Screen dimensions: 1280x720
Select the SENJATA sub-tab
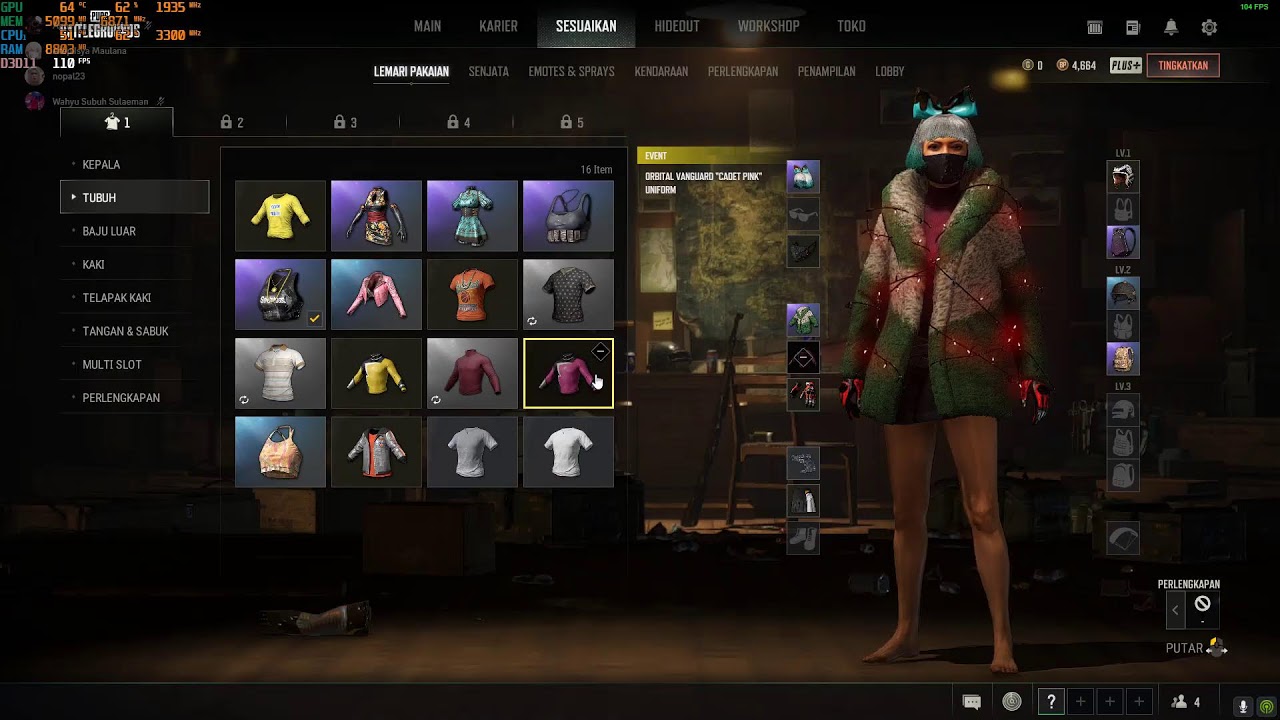[489, 72]
